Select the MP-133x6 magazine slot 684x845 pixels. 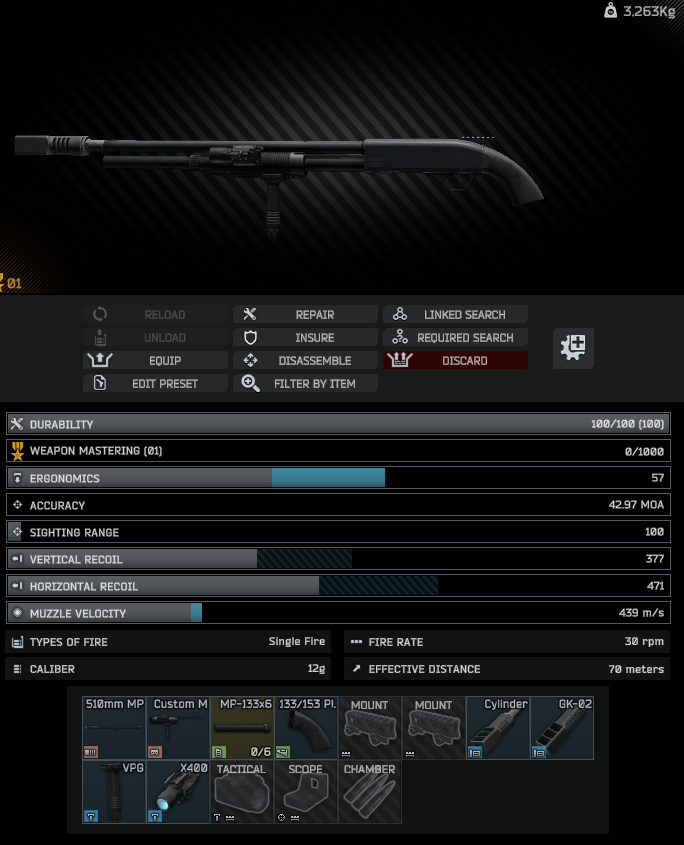[242, 728]
